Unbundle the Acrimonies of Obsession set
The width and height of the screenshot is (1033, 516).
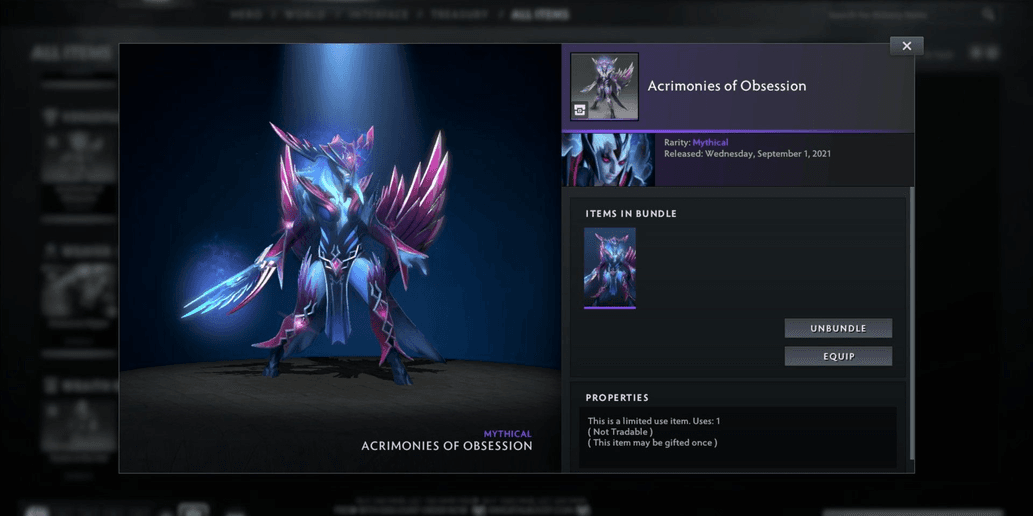click(838, 328)
